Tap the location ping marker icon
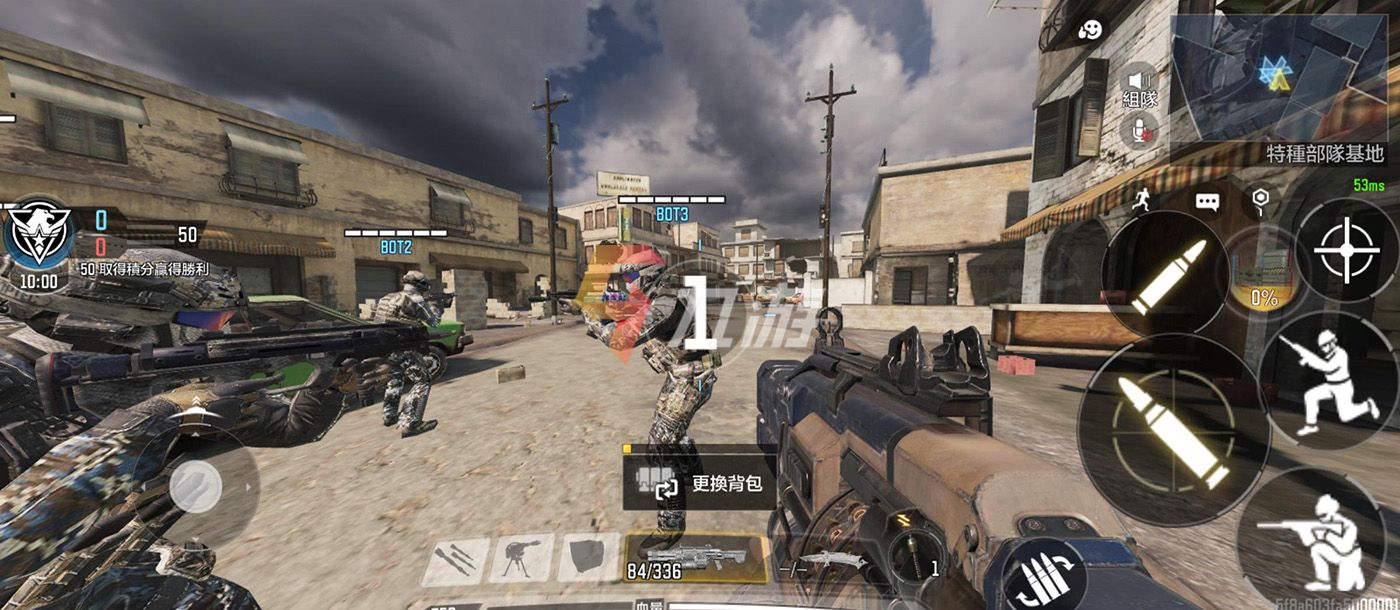The width and height of the screenshot is (1400, 610). 1260,200
